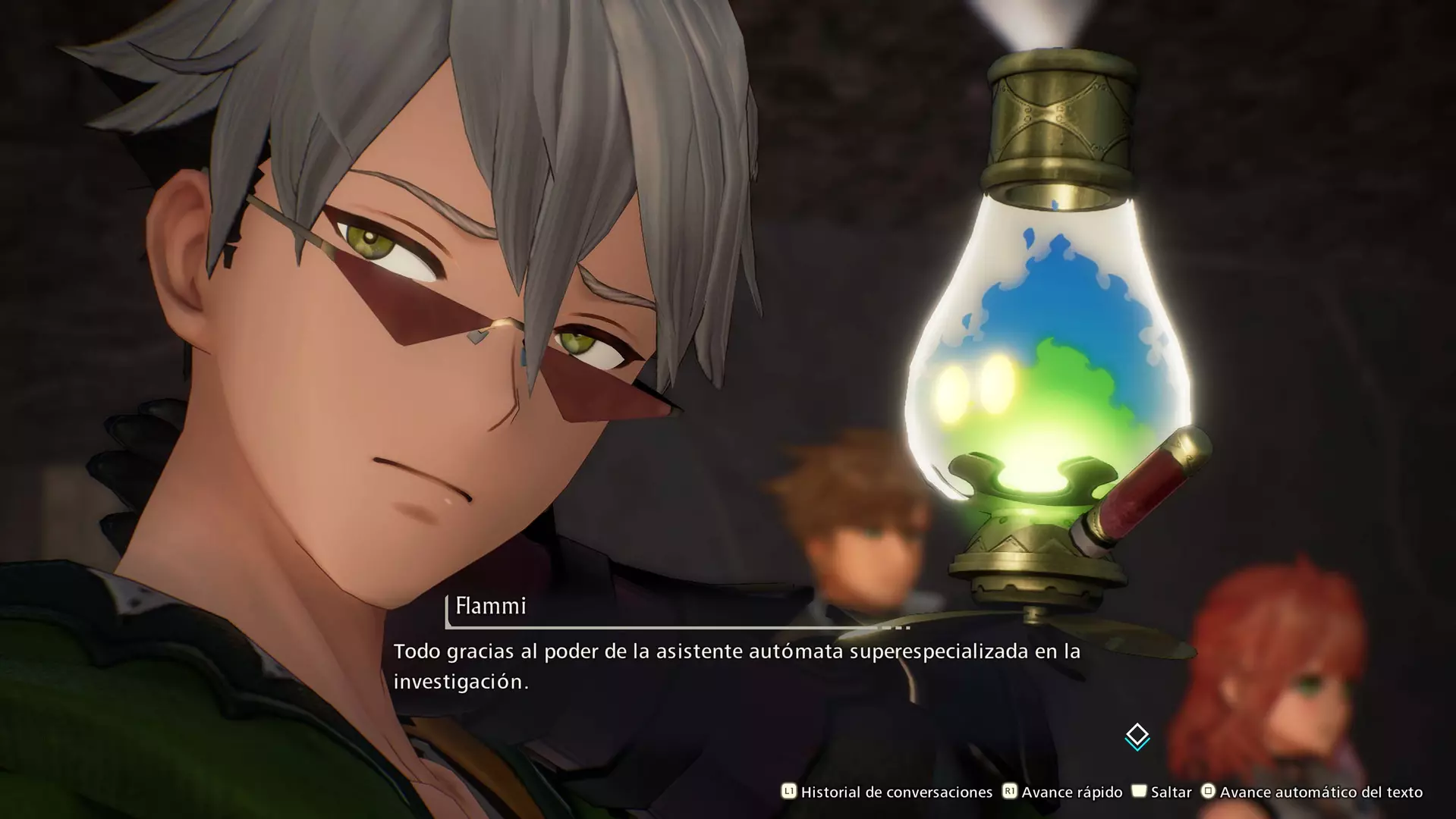Click the diamond dialogue advance indicator

point(1137,736)
